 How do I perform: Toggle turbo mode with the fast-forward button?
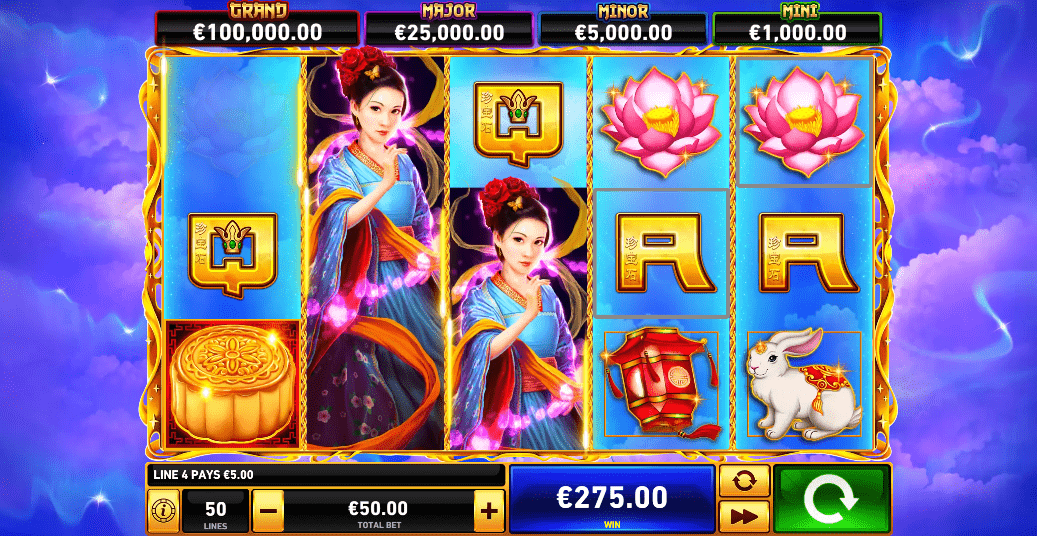coord(744,516)
